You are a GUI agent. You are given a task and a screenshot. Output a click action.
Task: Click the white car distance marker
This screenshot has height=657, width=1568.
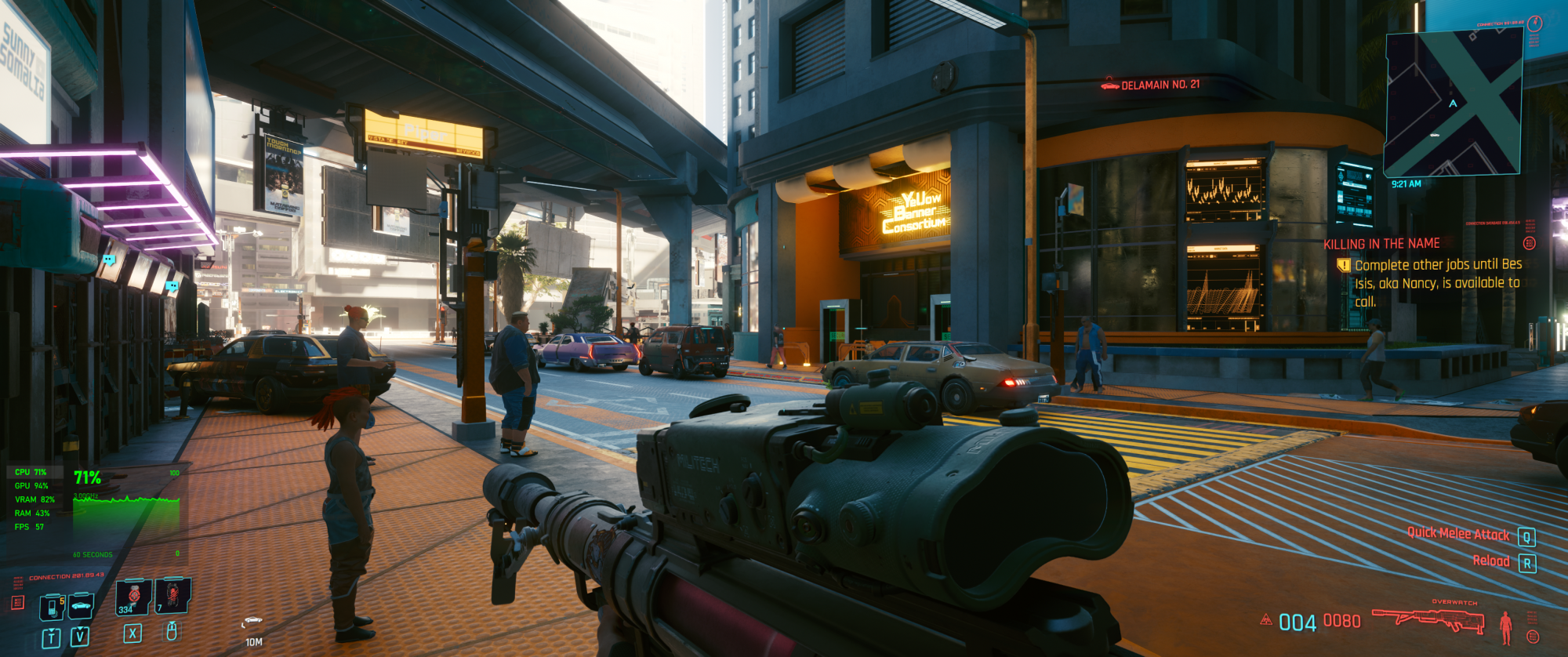click(x=252, y=621)
